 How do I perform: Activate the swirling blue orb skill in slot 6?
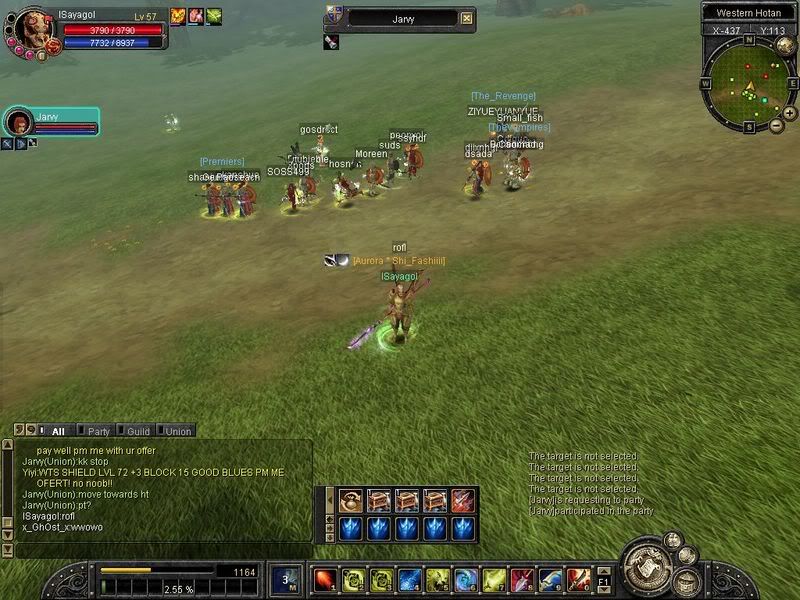point(466,579)
